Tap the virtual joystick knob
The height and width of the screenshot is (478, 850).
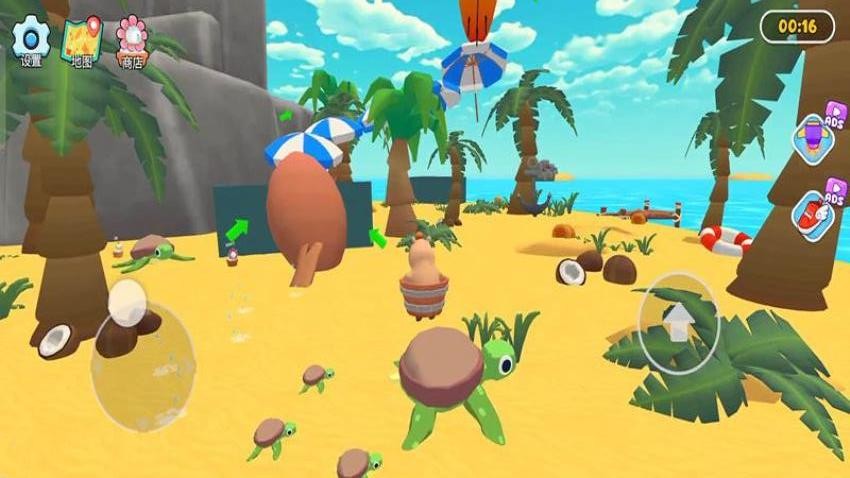pyautogui.click(x=128, y=300)
